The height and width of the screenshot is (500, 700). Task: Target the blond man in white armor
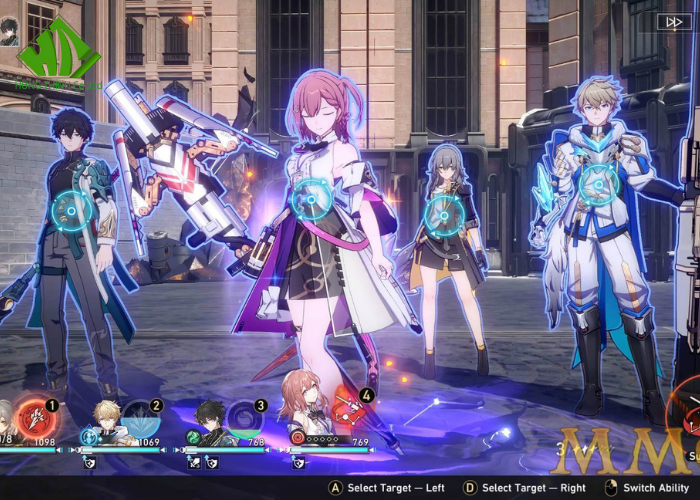click(x=597, y=184)
